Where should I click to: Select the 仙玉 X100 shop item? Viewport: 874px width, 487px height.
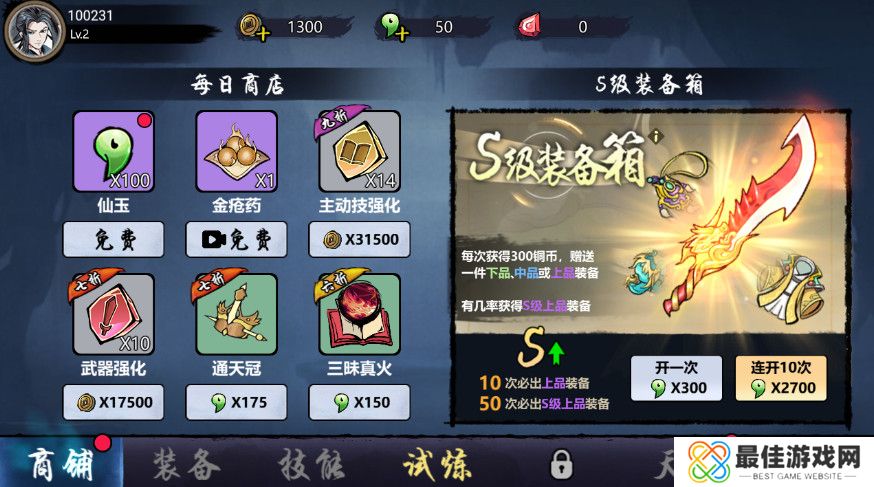pyautogui.click(x=113, y=151)
